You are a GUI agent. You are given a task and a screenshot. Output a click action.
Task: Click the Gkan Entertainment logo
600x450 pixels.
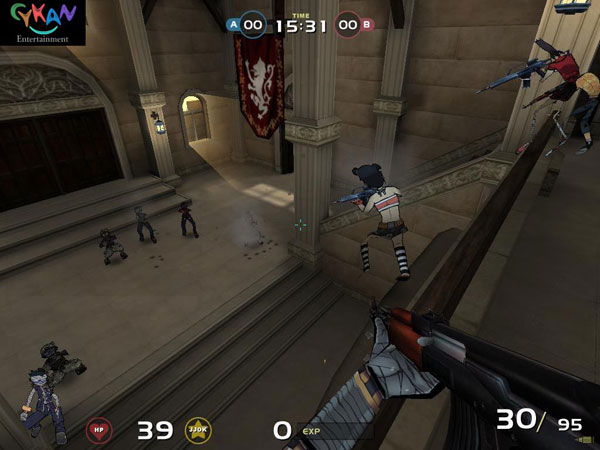tap(42, 22)
